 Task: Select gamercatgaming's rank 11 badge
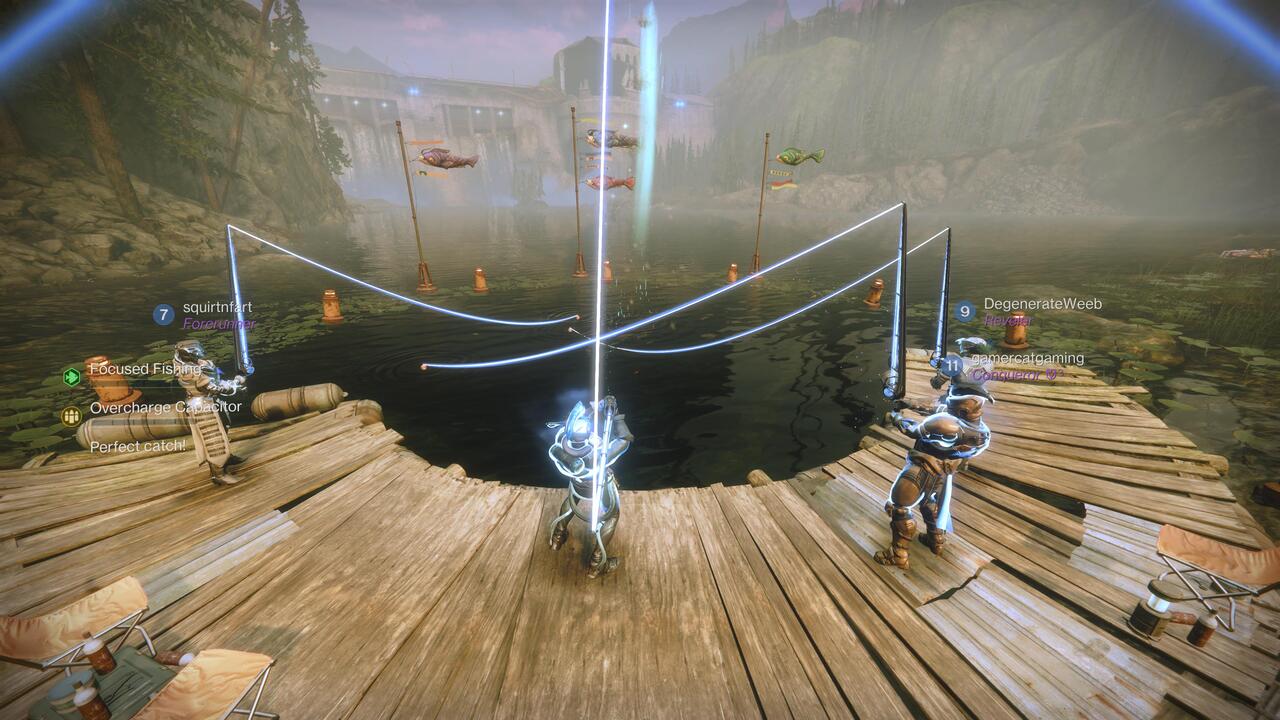[954, 365]
